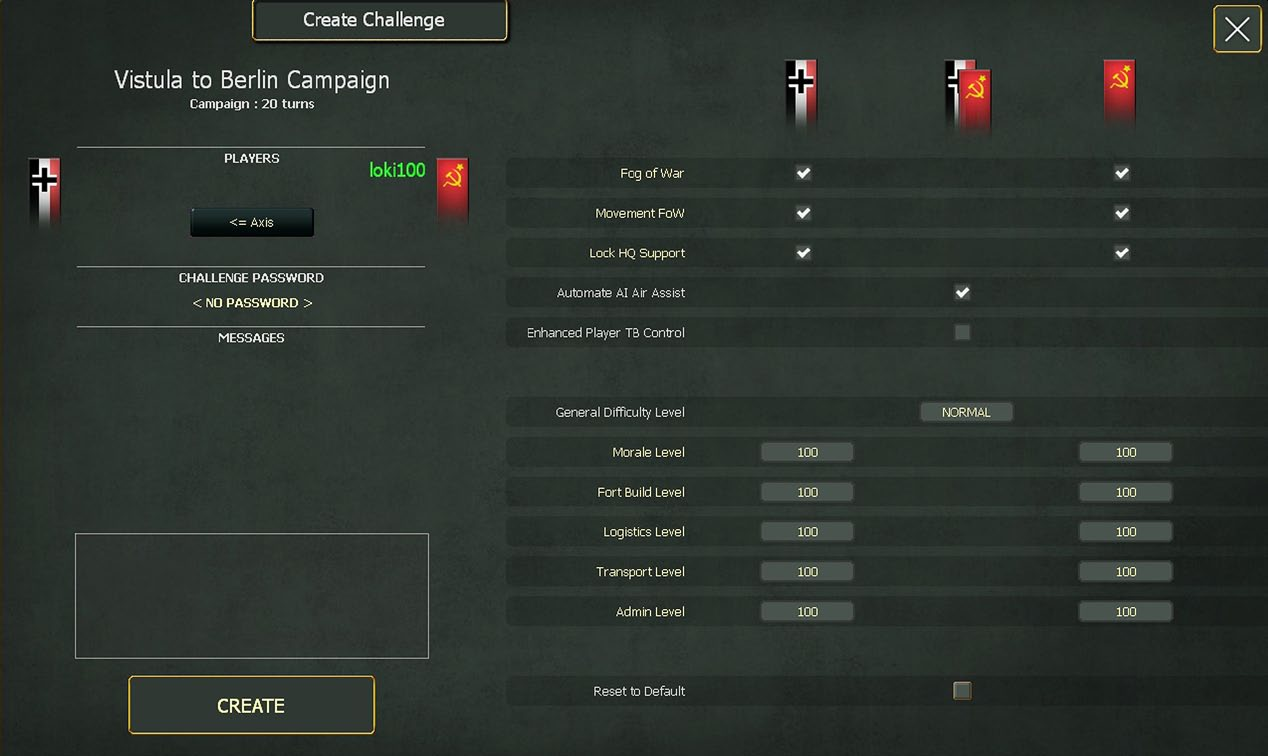Toggle Soviet Fog of War checkbox
The width and height of the screenshot is (1268, 756).
[x=1122, y=173]
